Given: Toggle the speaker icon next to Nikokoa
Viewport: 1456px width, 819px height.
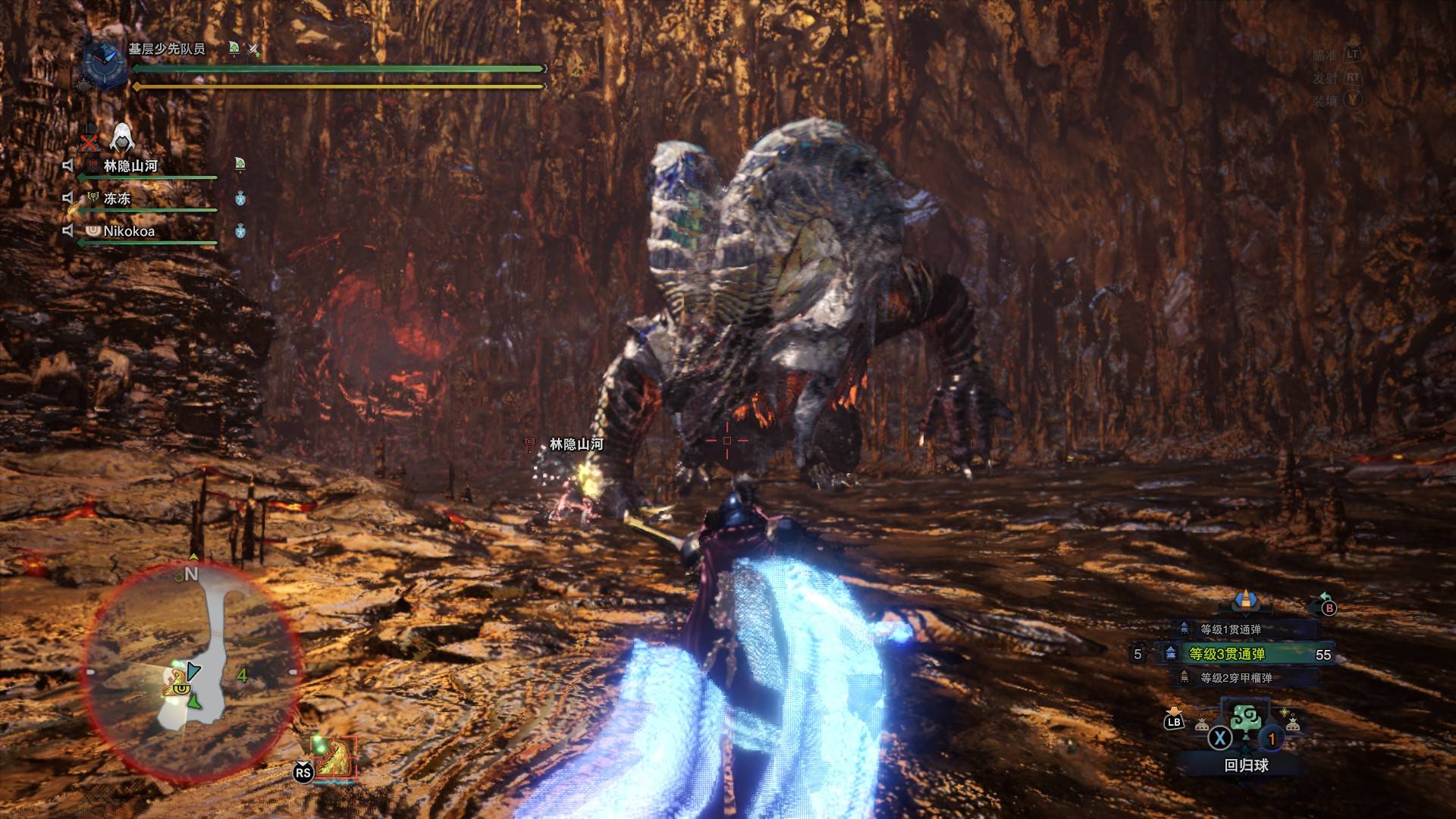Looking at the screenshot, I should pyautogui.click(x=68, y=231).
